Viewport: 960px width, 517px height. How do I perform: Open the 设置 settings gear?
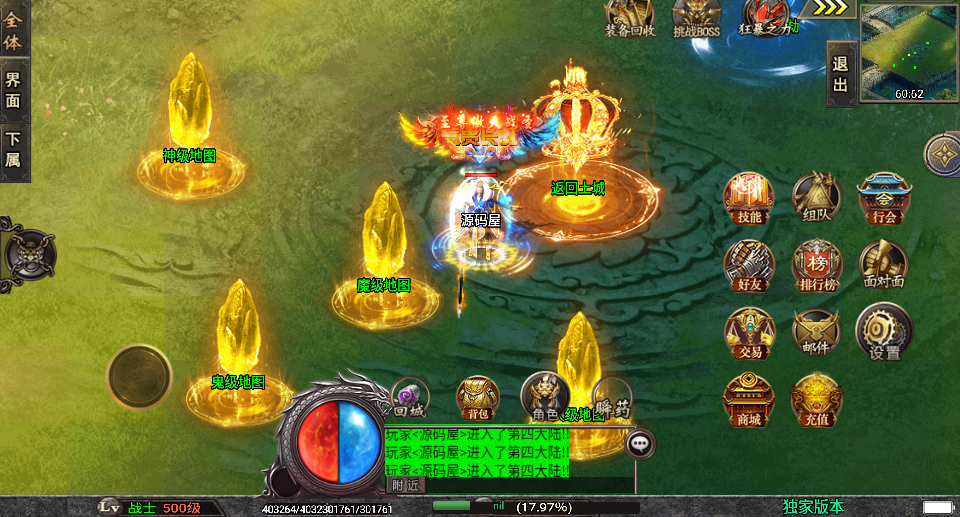[x=883, y=332]
